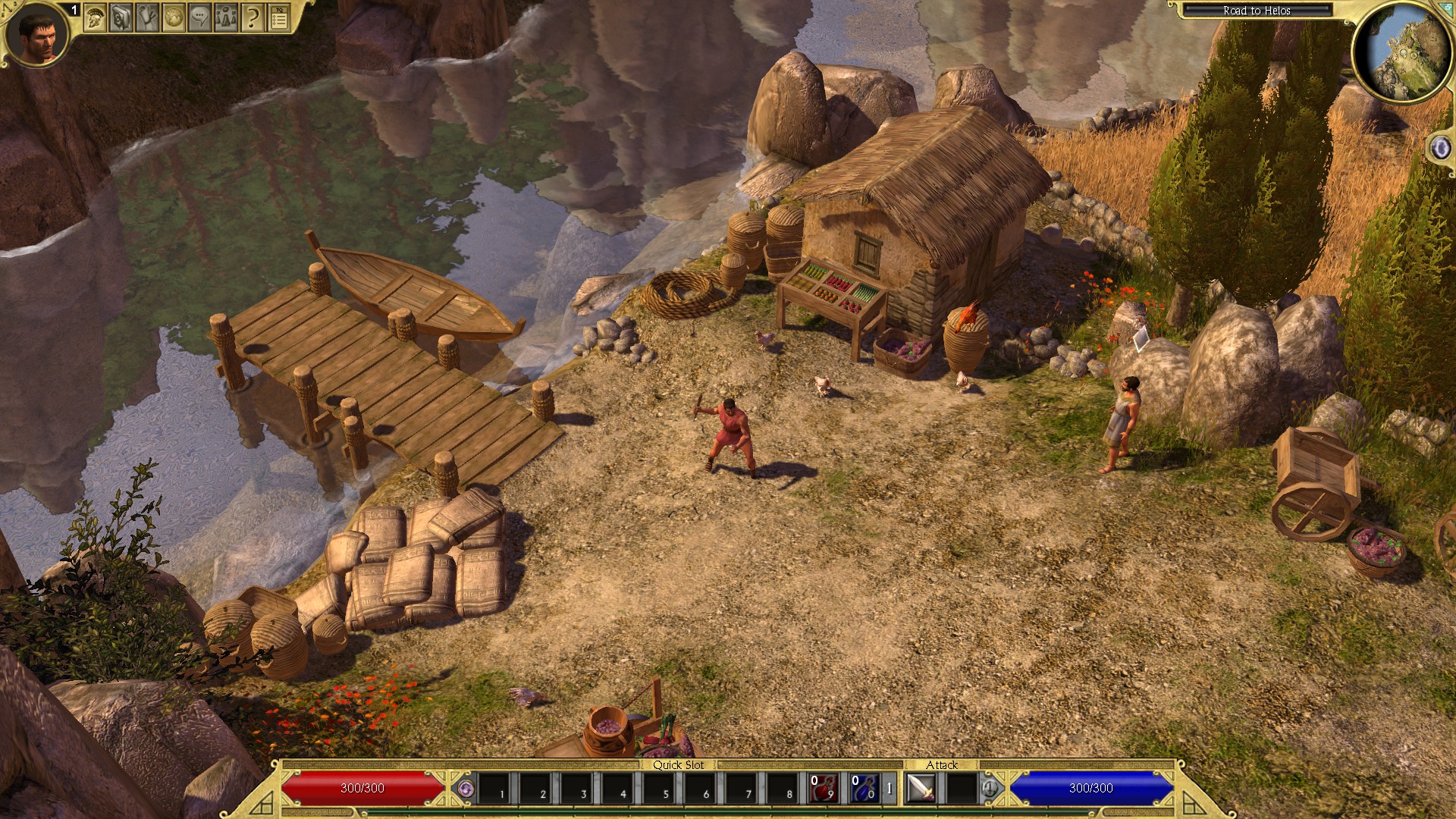
Task: Swap weapon set with round button
Action: pos(990,789)
